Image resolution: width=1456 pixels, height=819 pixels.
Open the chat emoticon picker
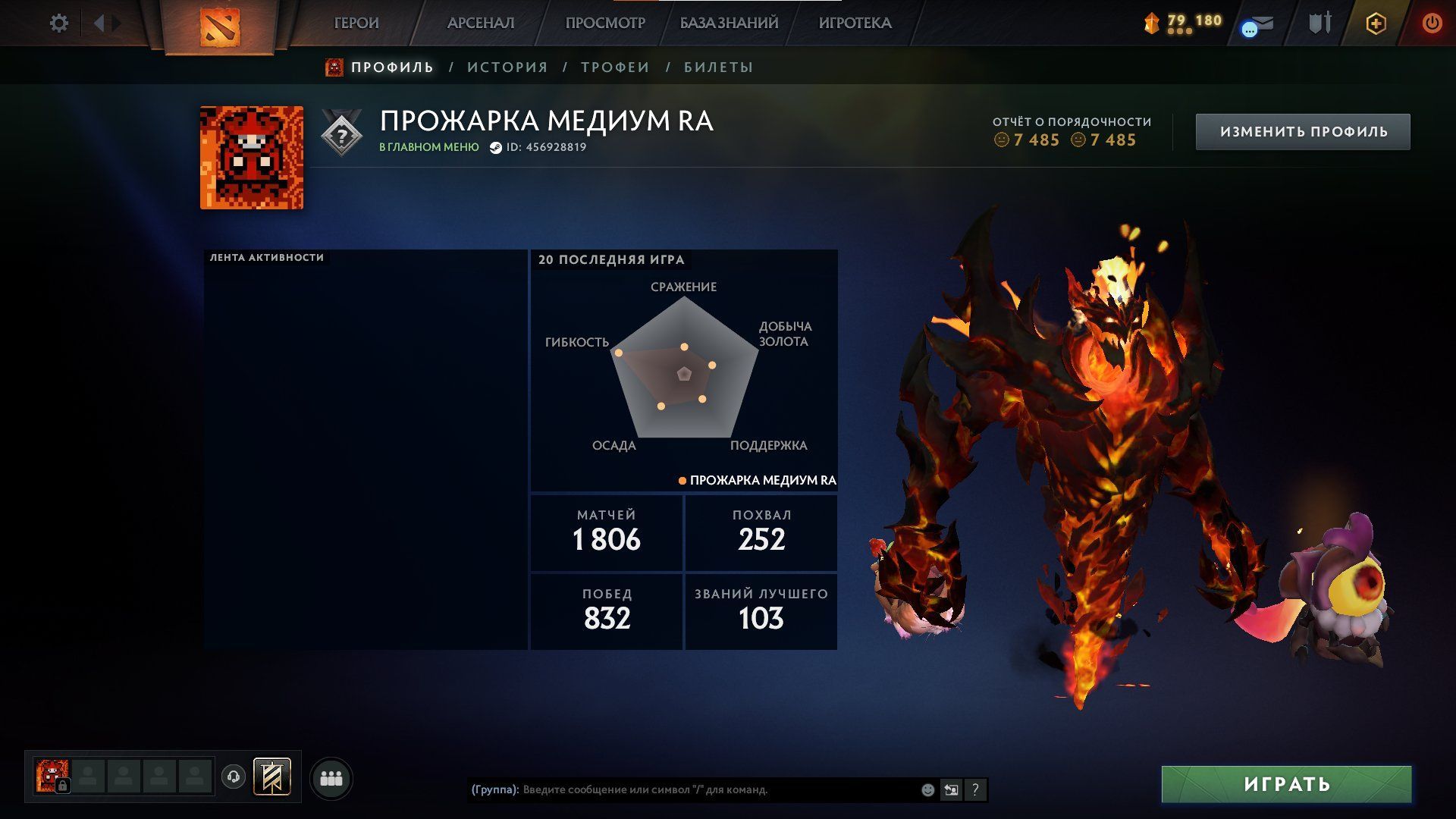pyautogui.click(x=927, y=790)
